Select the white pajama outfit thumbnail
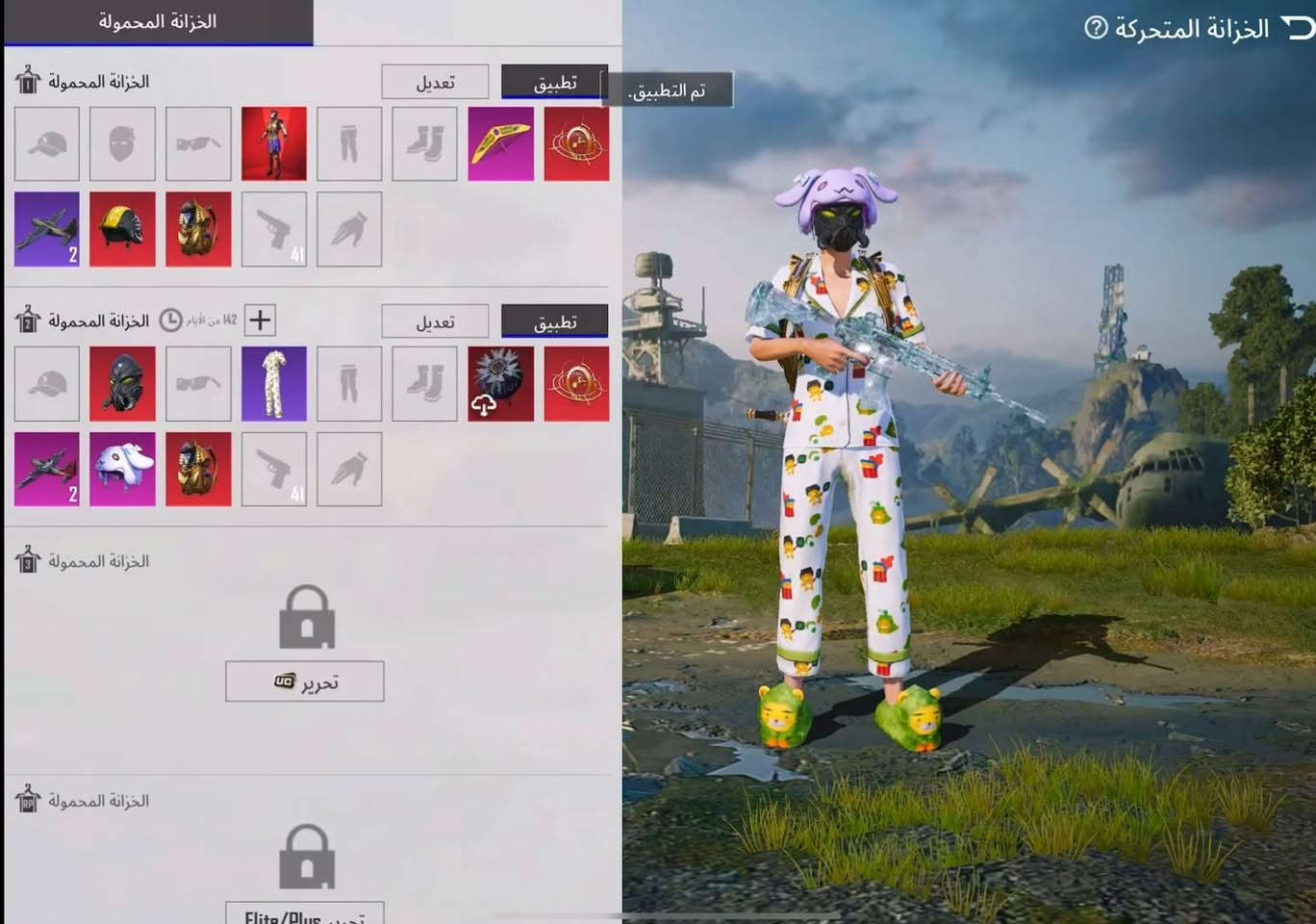Viewport: 1316px width, 924px height. (x=273, y=383)
